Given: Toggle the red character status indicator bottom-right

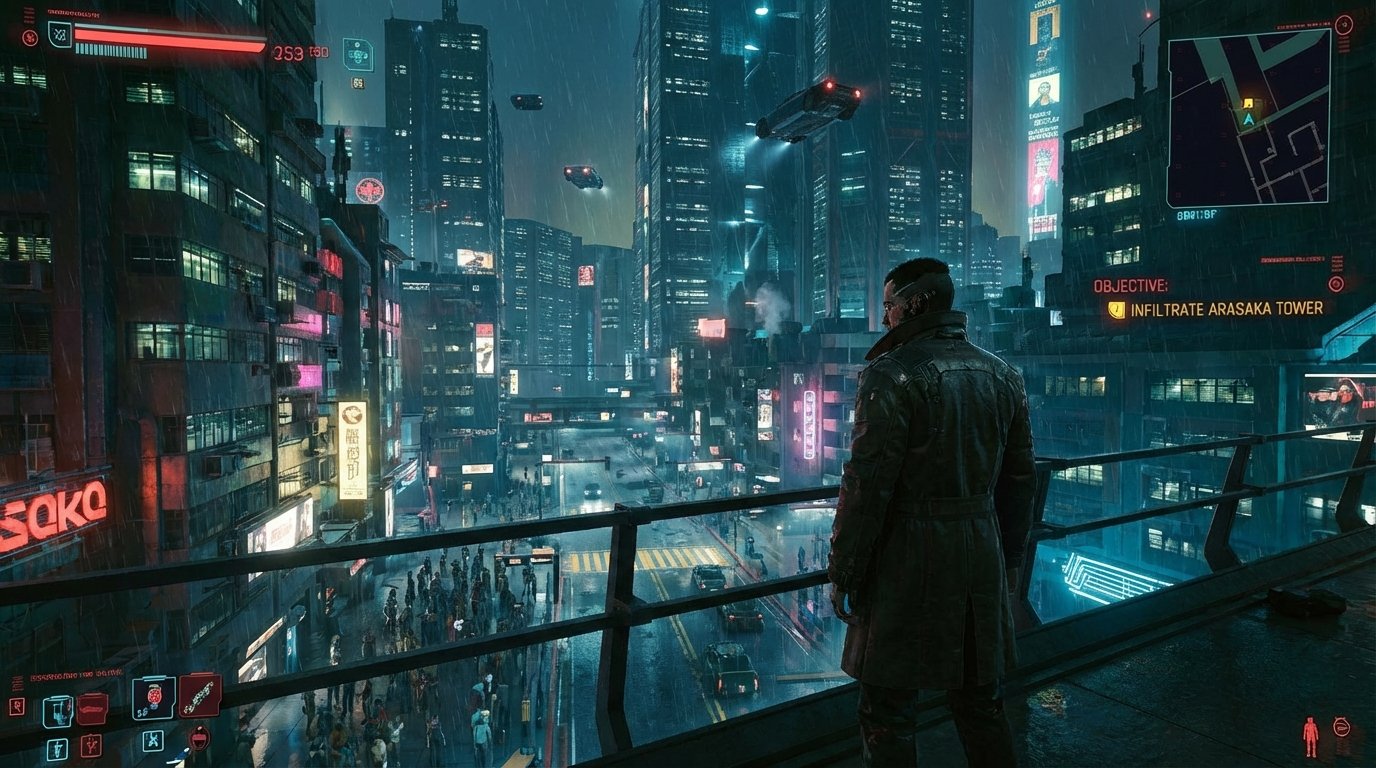Looking at the screenshot, I should point(1311,736).
